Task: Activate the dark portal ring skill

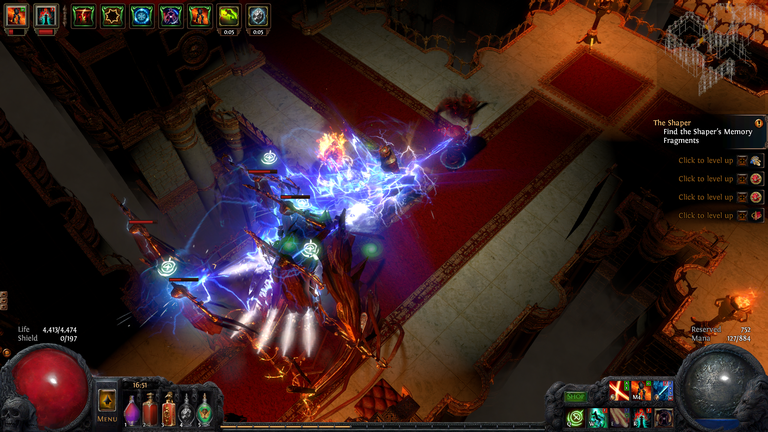Action: [x=663, y=417]
